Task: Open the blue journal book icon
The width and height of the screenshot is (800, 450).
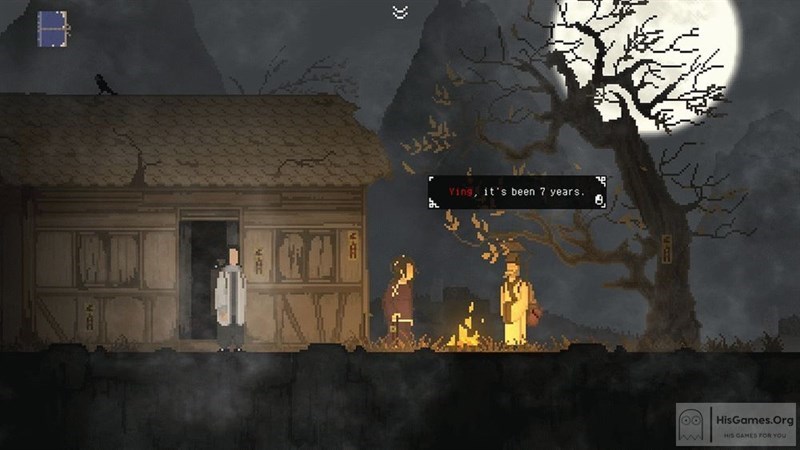Action: click(52, 28)
